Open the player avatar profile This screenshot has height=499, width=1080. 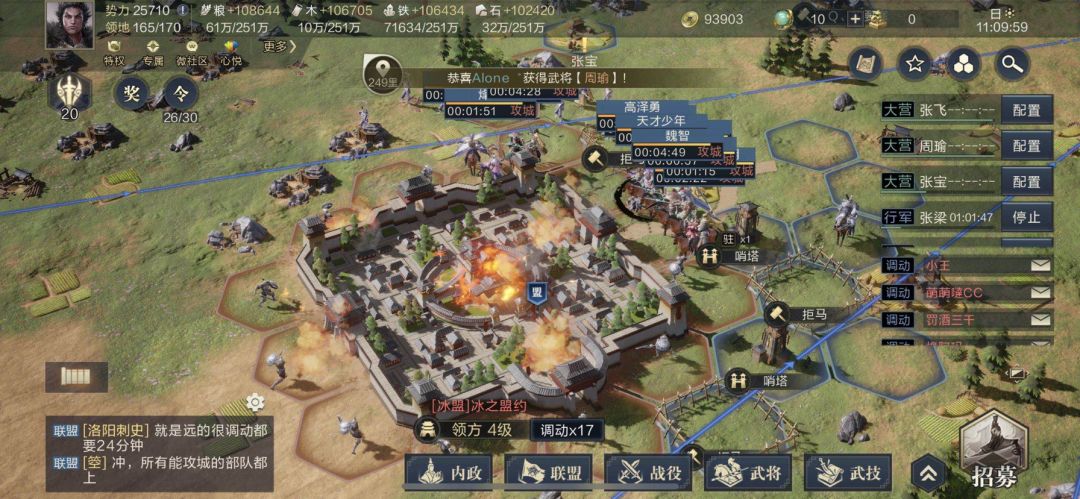69,24
